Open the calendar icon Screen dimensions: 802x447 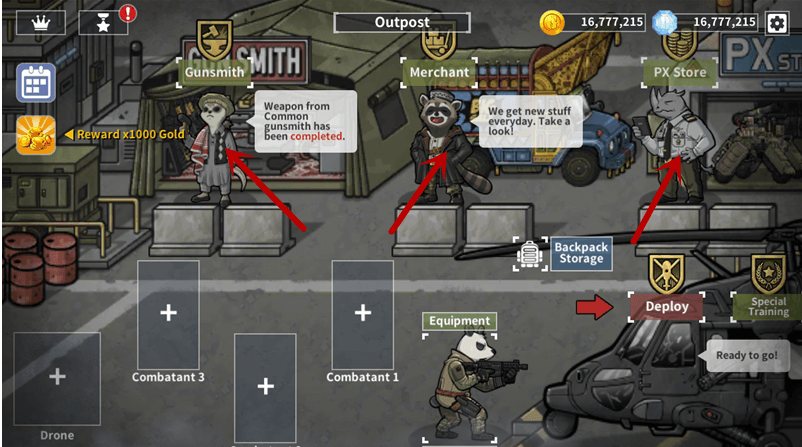[x=36, y=83]
